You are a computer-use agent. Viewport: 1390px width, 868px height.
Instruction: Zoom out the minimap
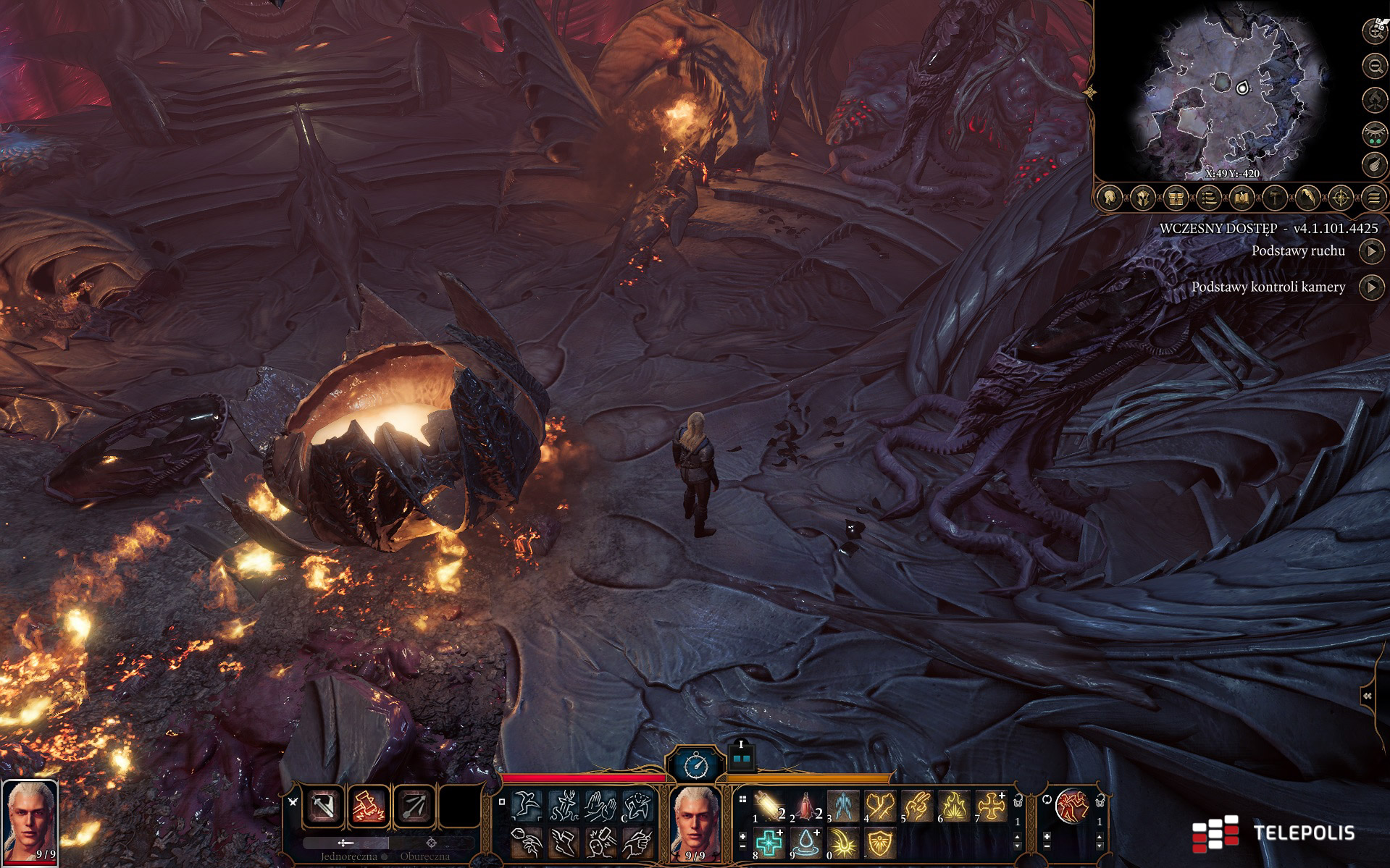click(x=1374, y=67)
